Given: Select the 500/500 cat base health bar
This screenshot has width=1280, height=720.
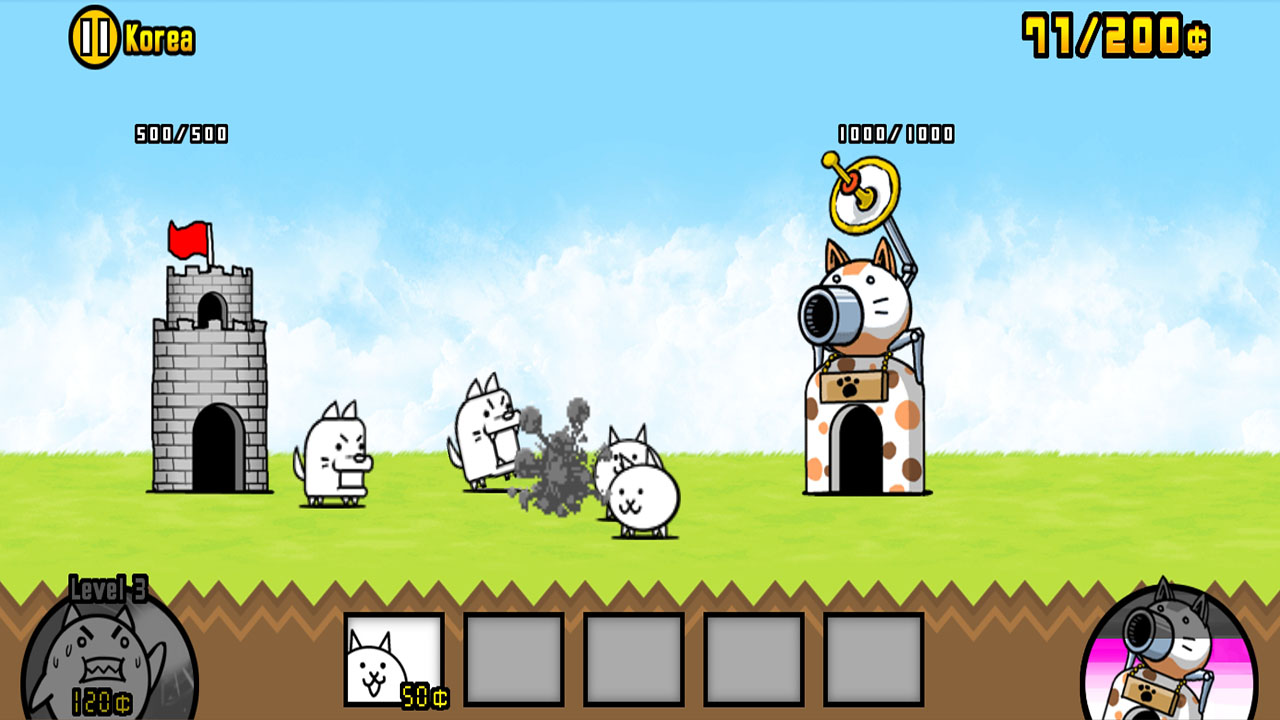Looking at the screenshot, I should click(182, 130).
